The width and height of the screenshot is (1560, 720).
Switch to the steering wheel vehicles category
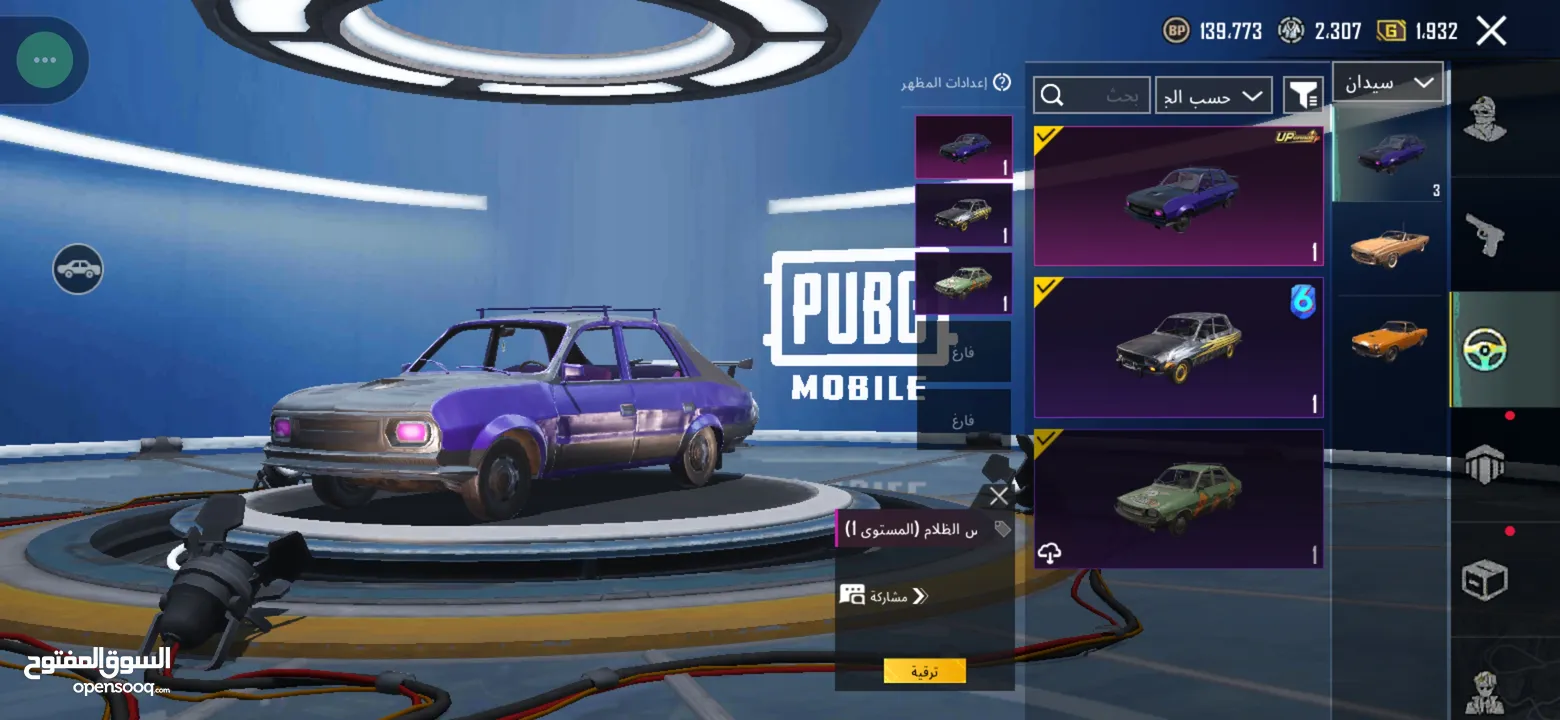coord(1485,349)
